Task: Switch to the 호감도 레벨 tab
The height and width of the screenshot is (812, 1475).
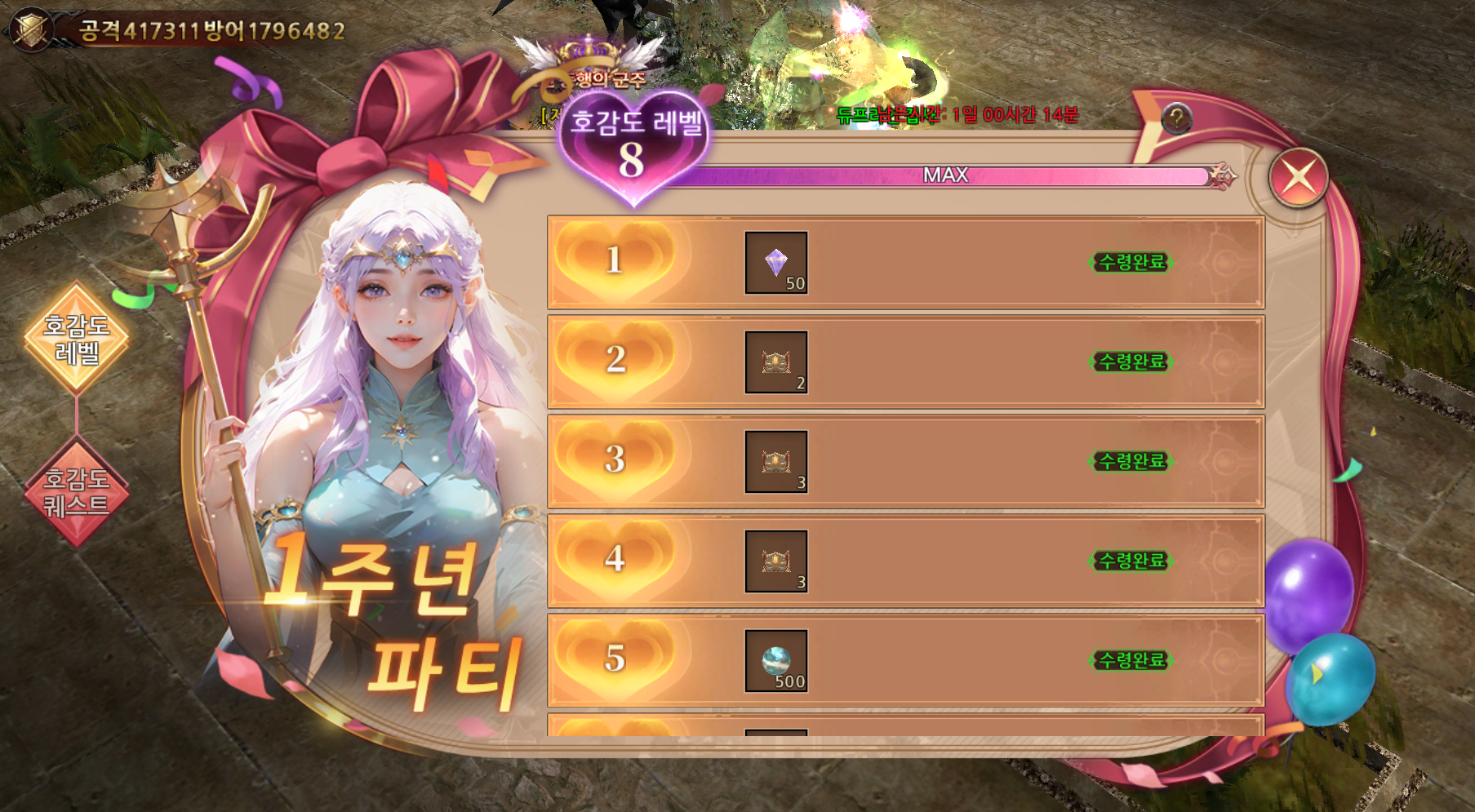Action: coord(77,339)
